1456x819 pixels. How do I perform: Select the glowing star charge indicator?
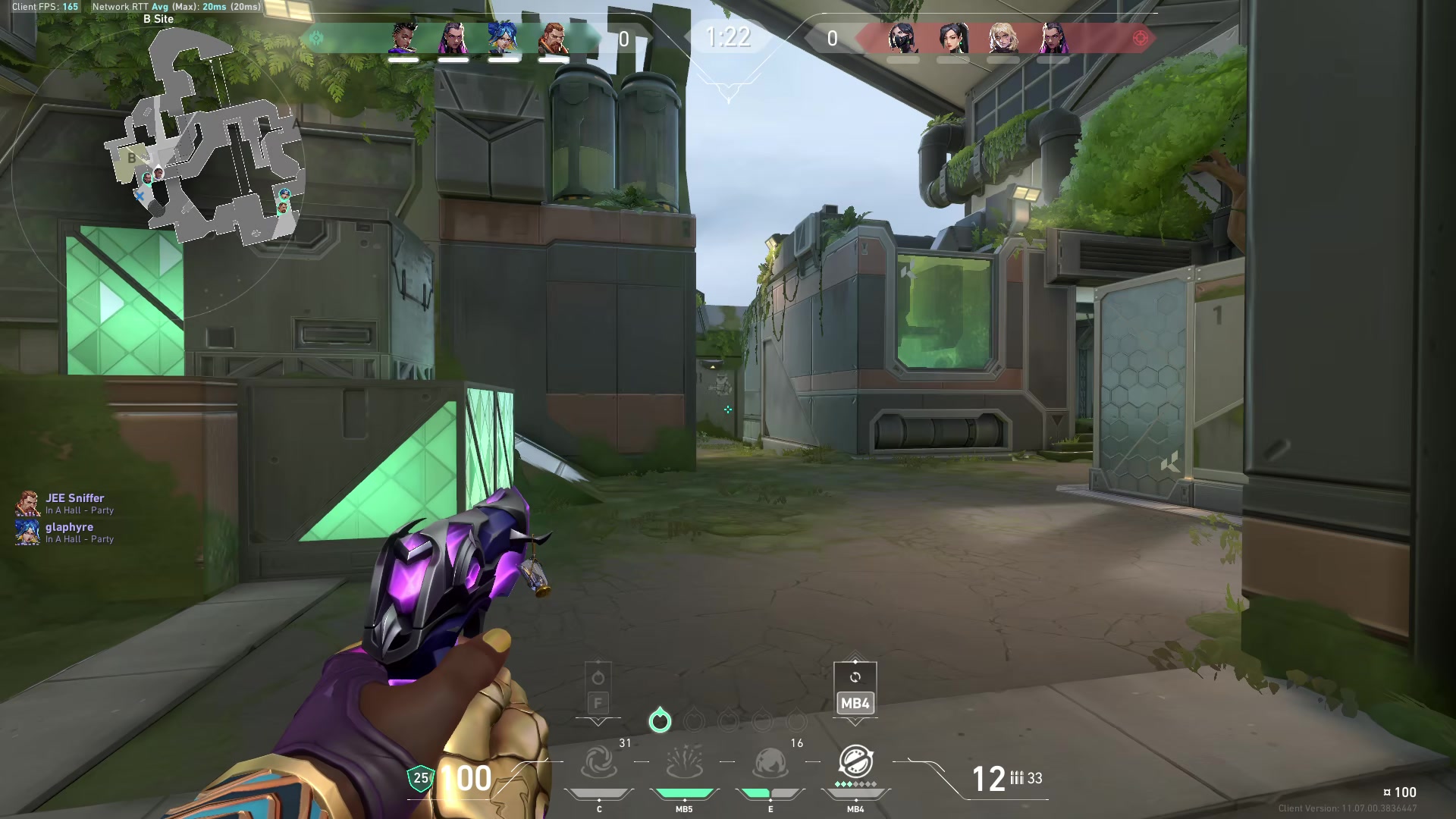660,720
